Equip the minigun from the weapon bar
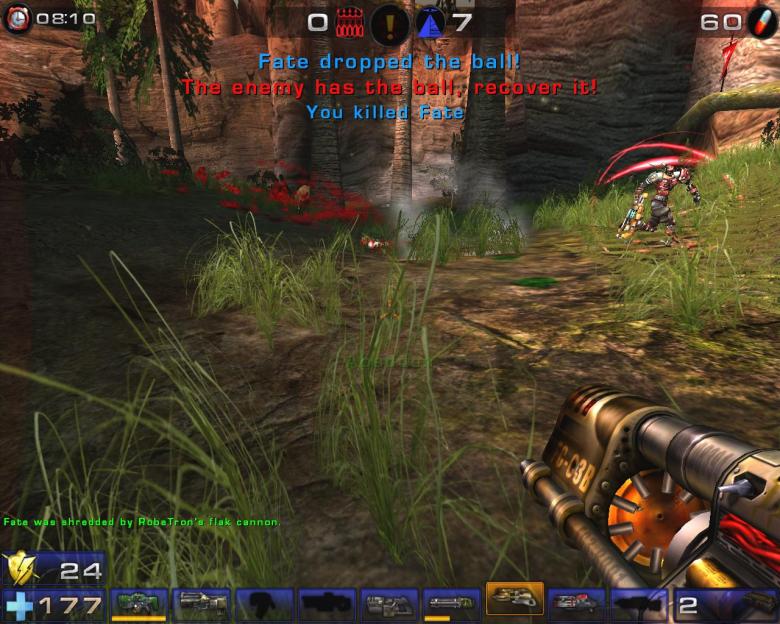This screenshot has width=780, height=624. 452,604
